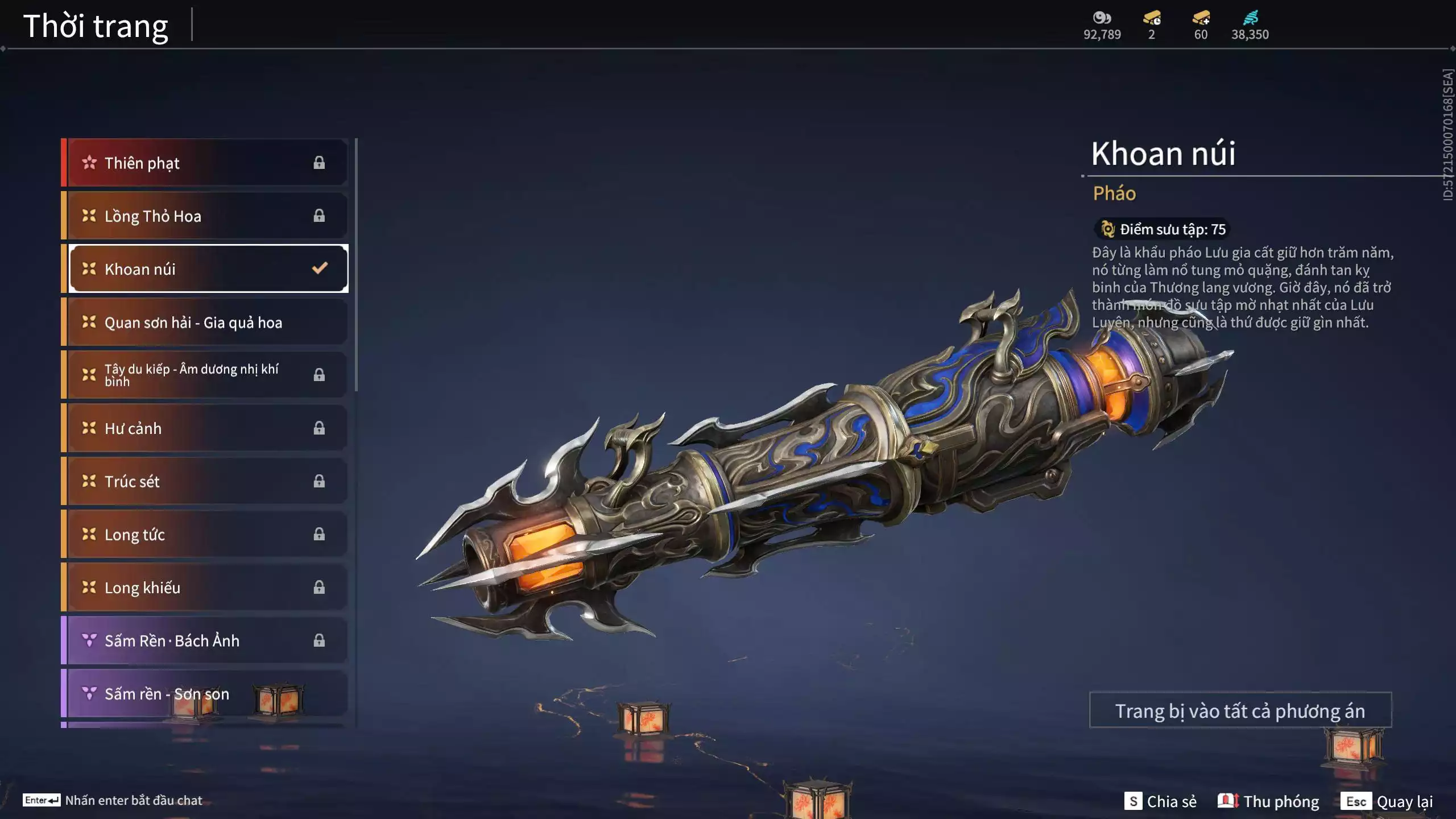The width and height of the screenshot is (1456, 819).
Task: Select the Trúc sét skin
Action: [x=205, y=481]
